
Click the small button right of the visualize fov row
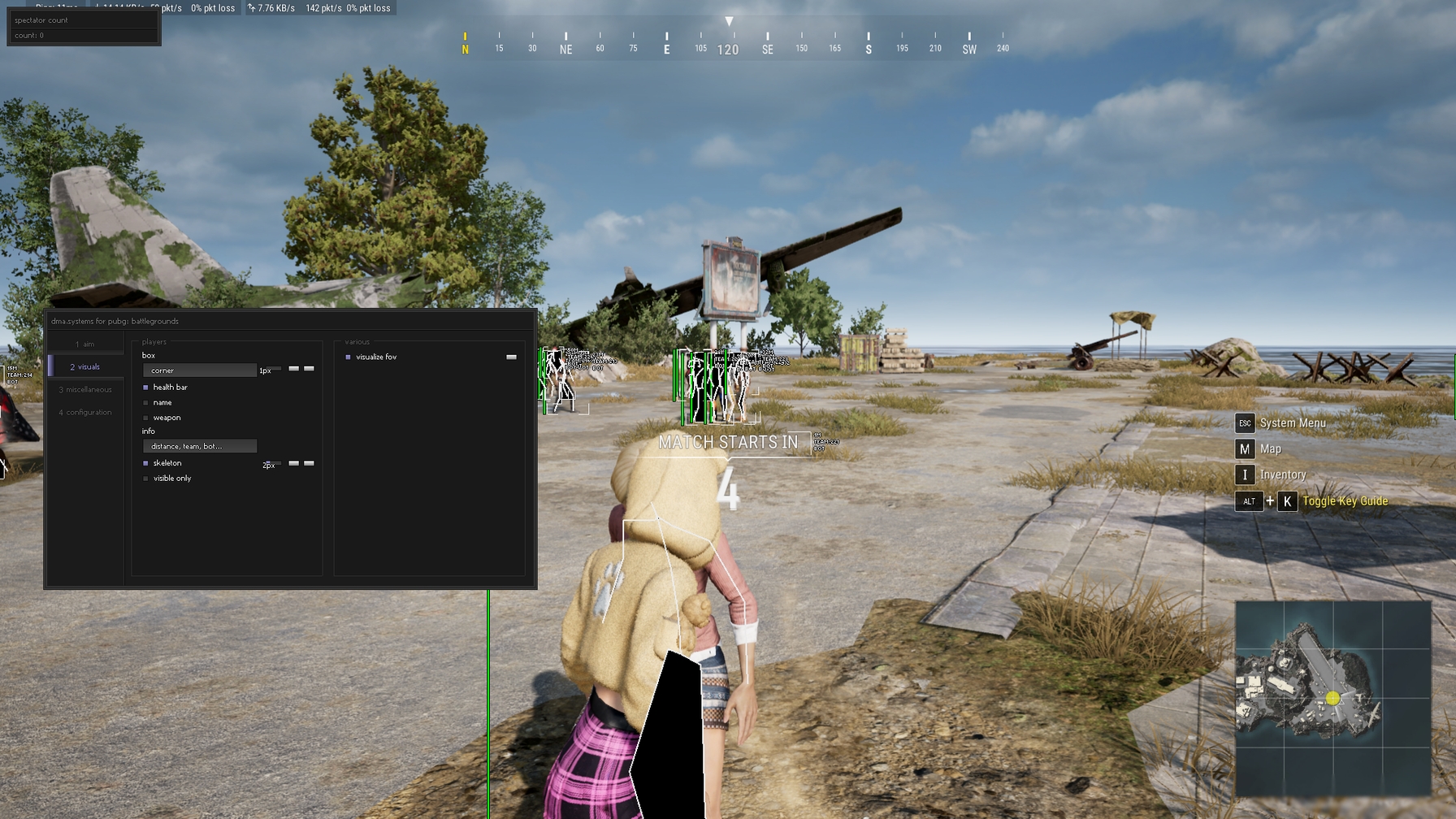click(x=511, y=357)
